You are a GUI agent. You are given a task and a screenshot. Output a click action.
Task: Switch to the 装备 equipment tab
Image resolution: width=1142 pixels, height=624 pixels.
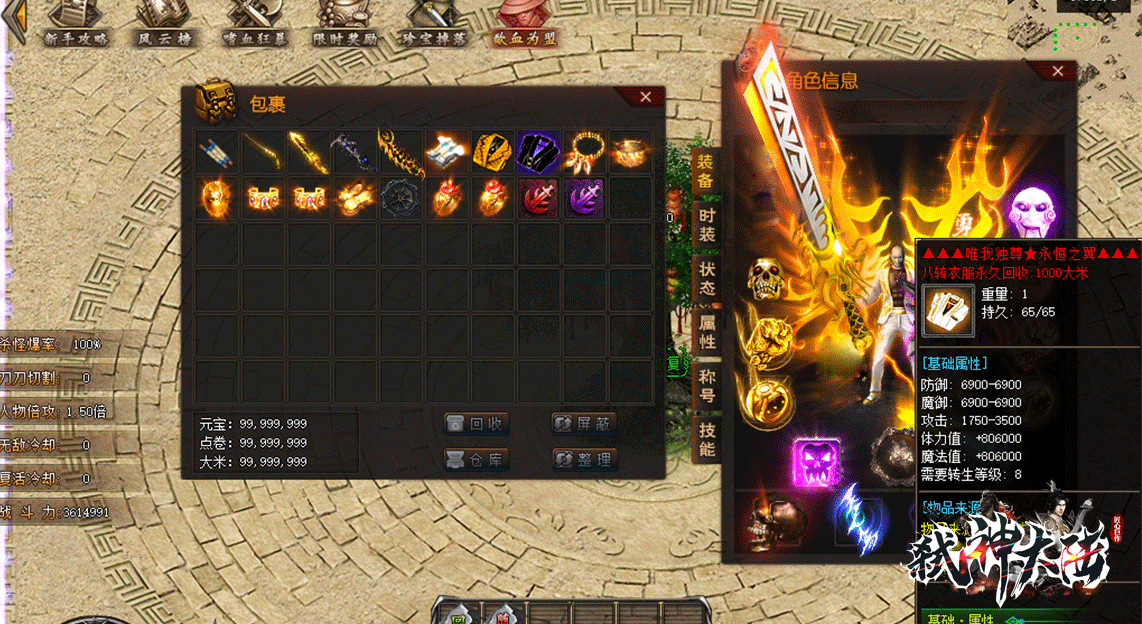click(x=706, y=171)
